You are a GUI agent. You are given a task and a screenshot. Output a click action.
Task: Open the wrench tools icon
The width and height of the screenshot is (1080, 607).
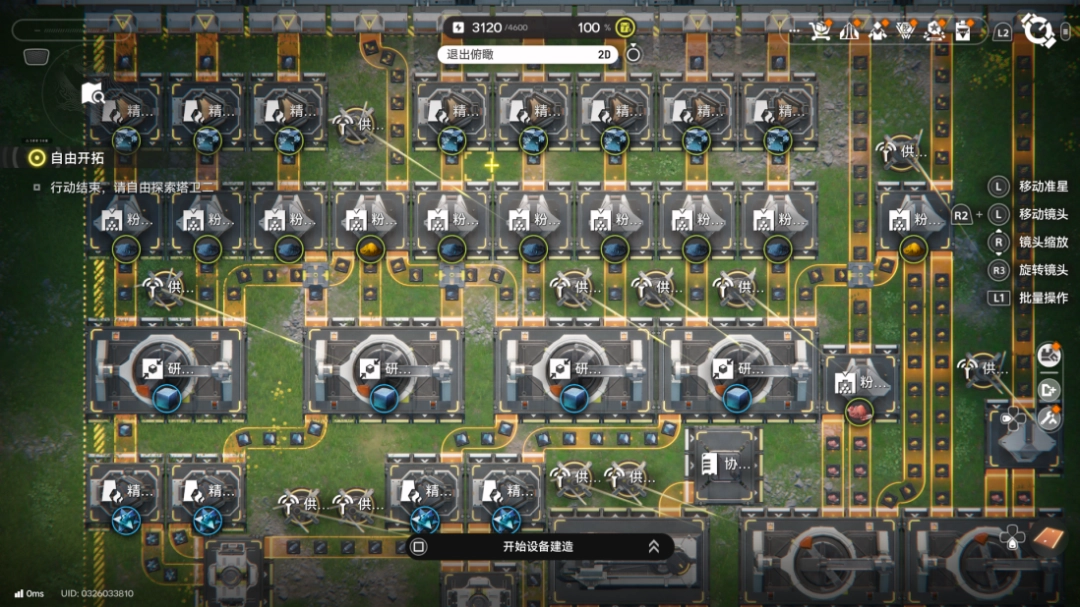1049,417
